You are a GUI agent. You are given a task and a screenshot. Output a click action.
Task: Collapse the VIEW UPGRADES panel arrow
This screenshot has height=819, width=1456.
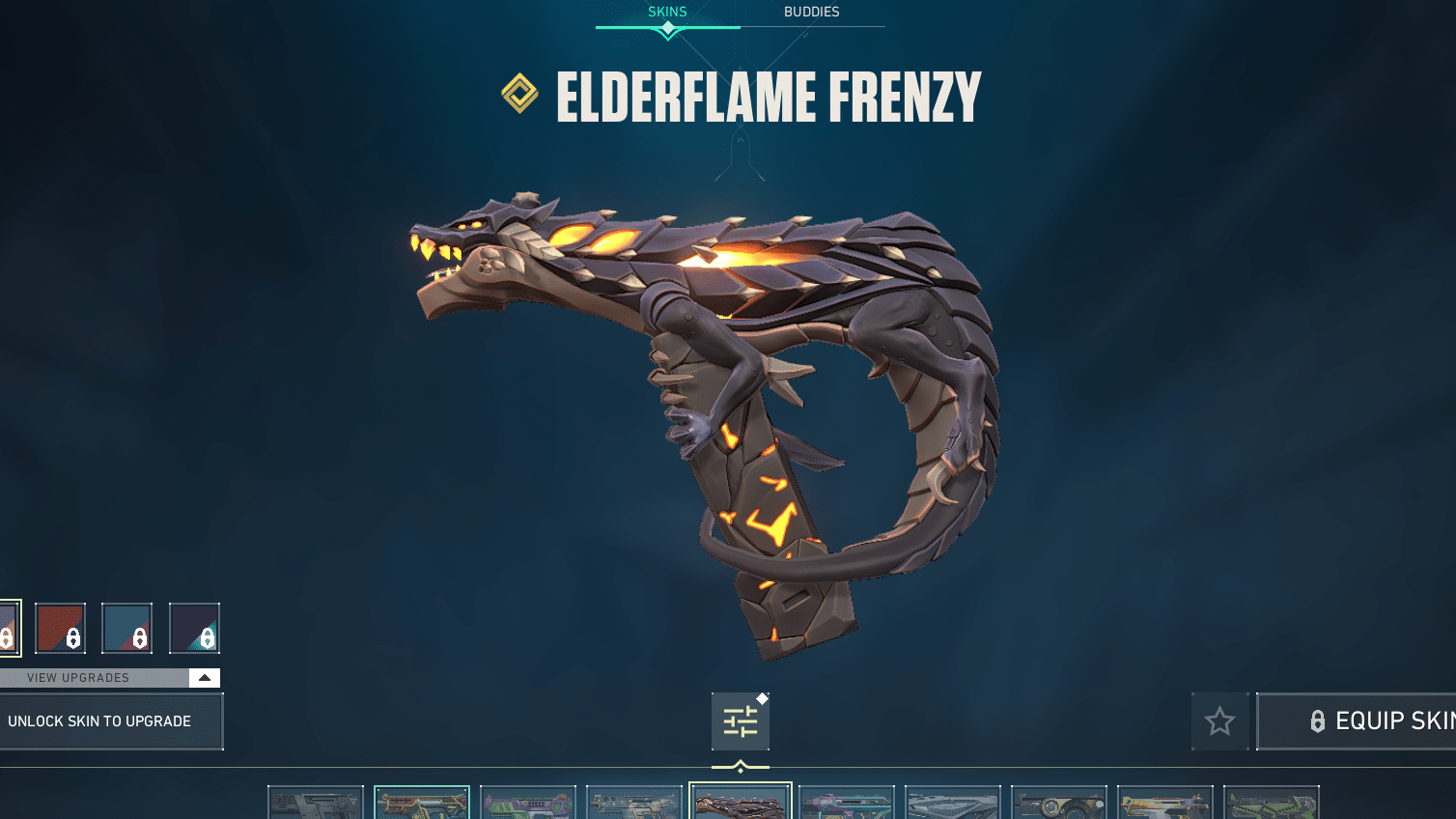pyautogui.click(x=204, y=677)
